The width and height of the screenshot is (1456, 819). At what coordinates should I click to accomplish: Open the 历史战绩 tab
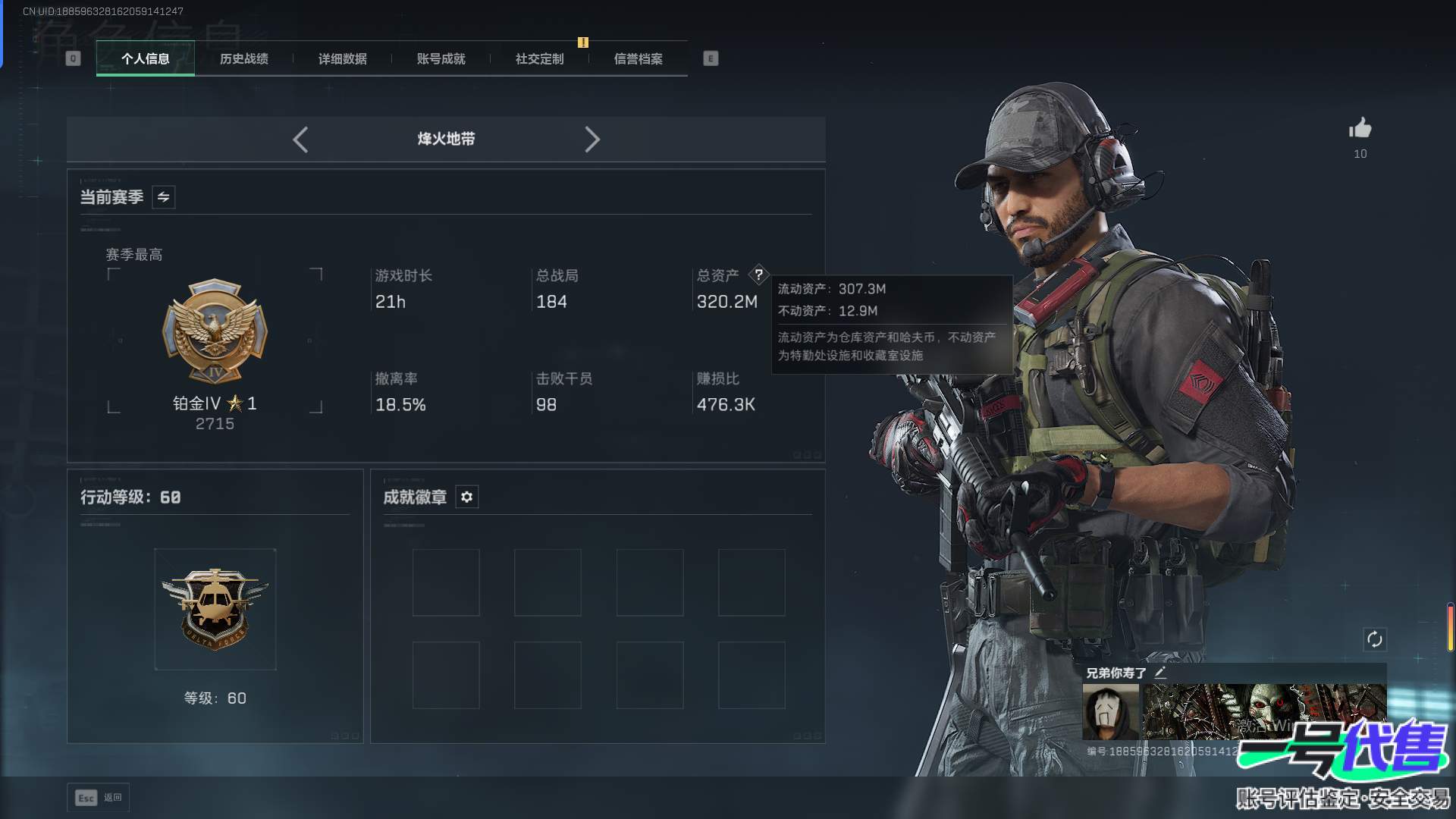coord(243,58)
